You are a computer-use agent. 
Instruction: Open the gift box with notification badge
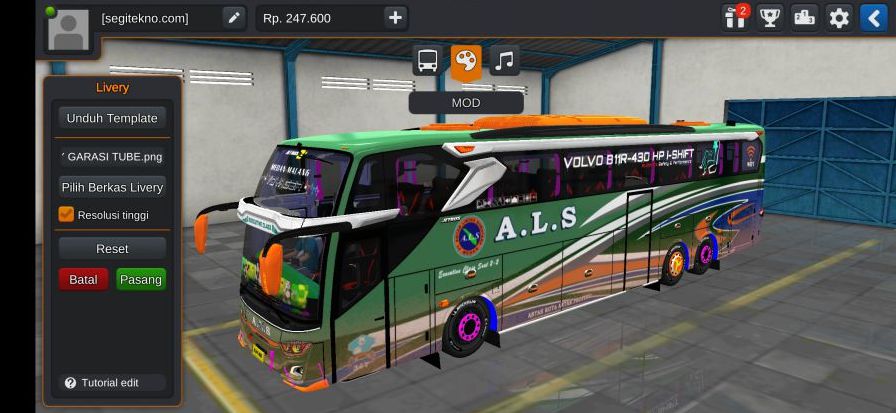[x=736, y=18]
